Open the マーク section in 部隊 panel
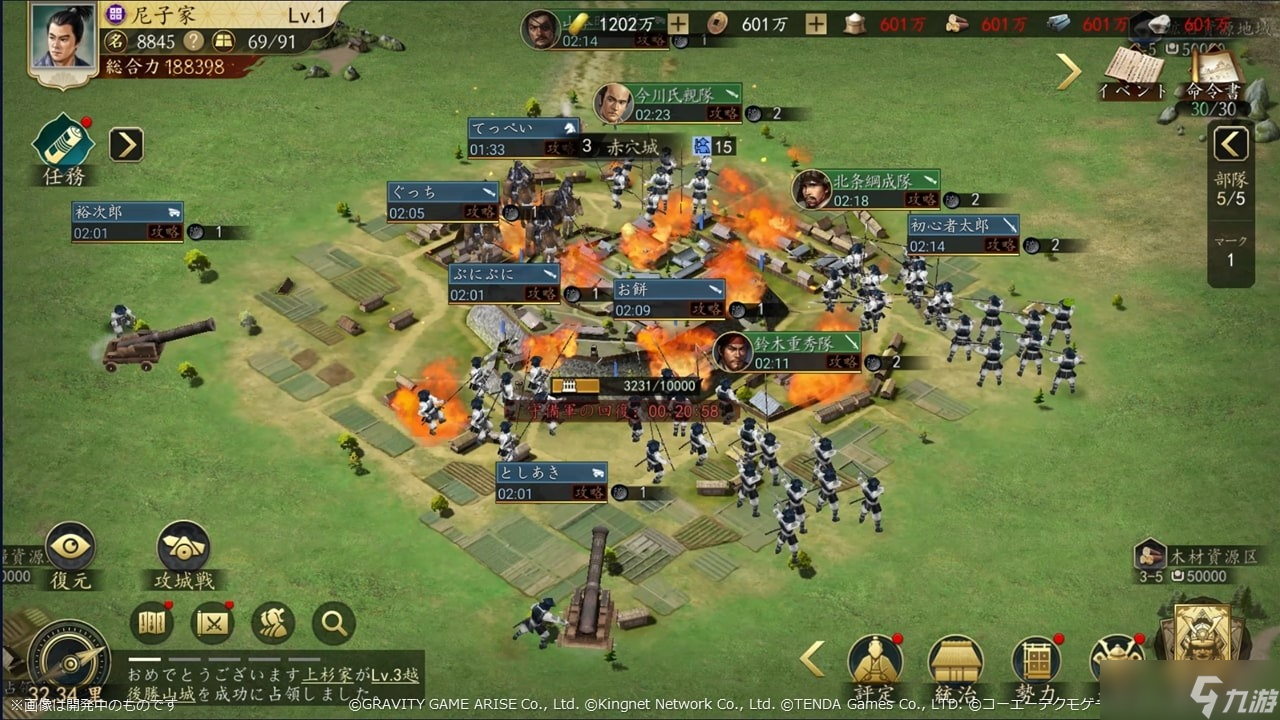Screen dimensions: 1280x720 click(x=1230, y=248)
